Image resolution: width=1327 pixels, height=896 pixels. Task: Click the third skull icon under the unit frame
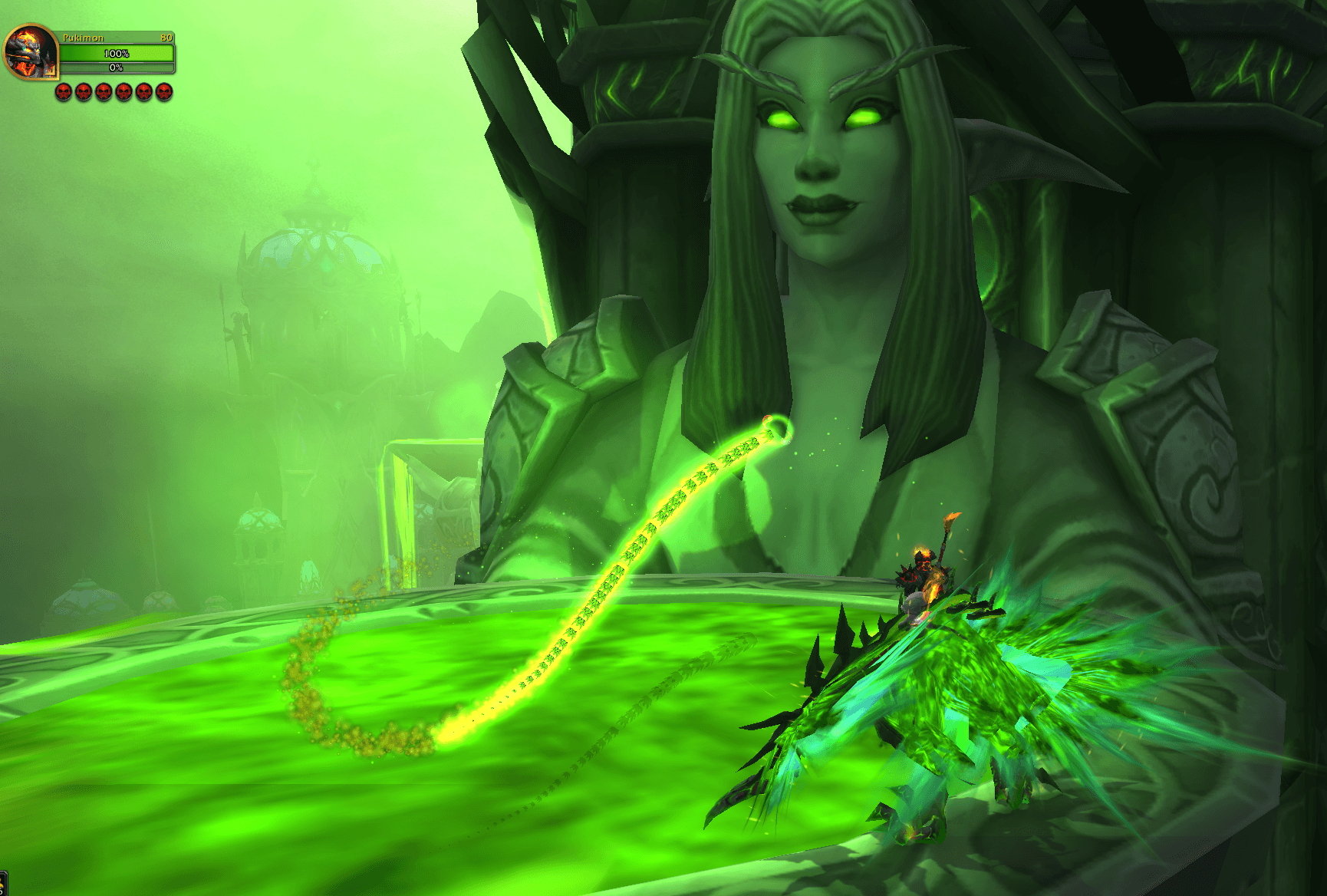104,92
